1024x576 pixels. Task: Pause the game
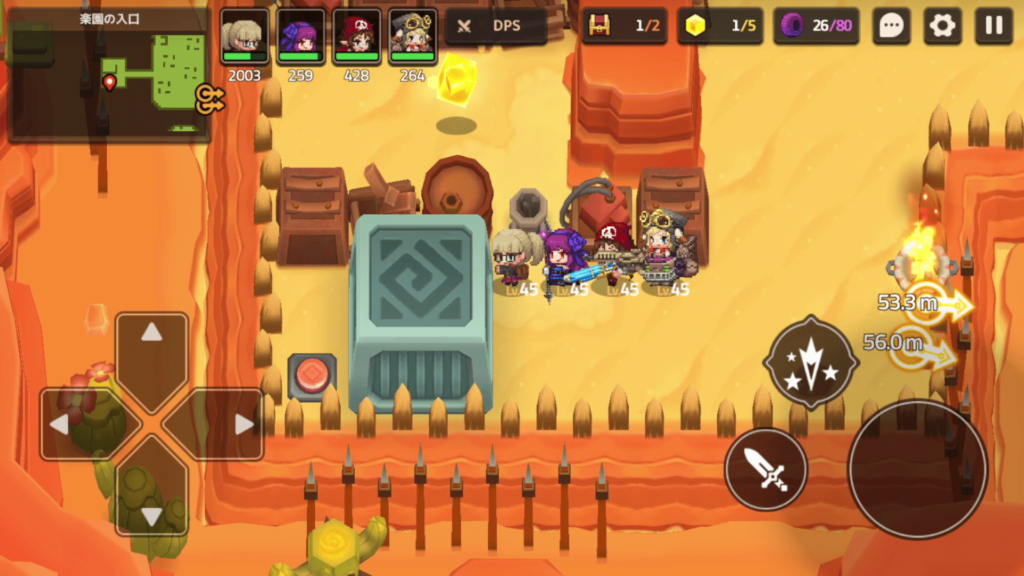(x=993, y=26)
